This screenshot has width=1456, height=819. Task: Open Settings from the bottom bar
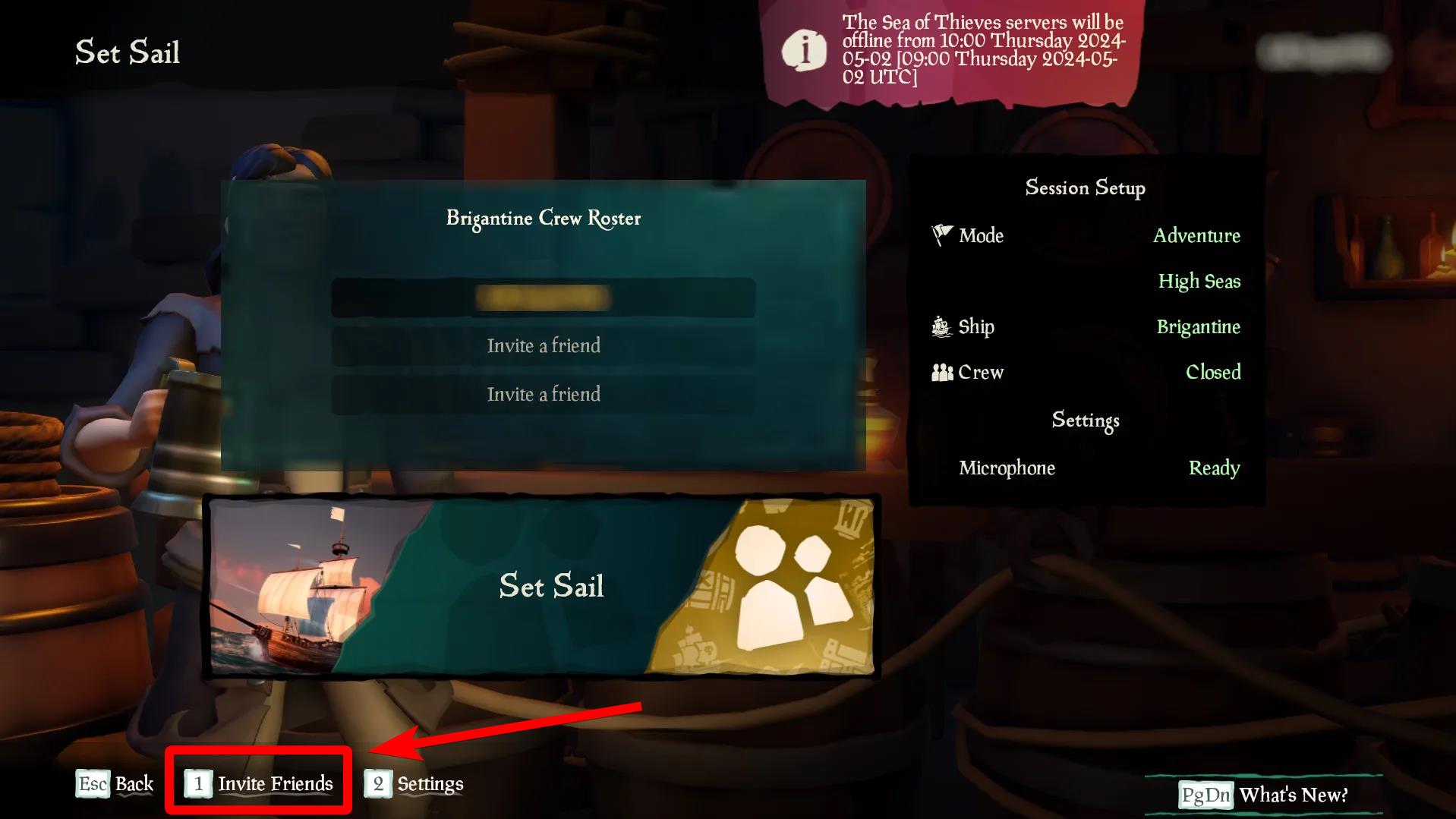pos(414,783)
